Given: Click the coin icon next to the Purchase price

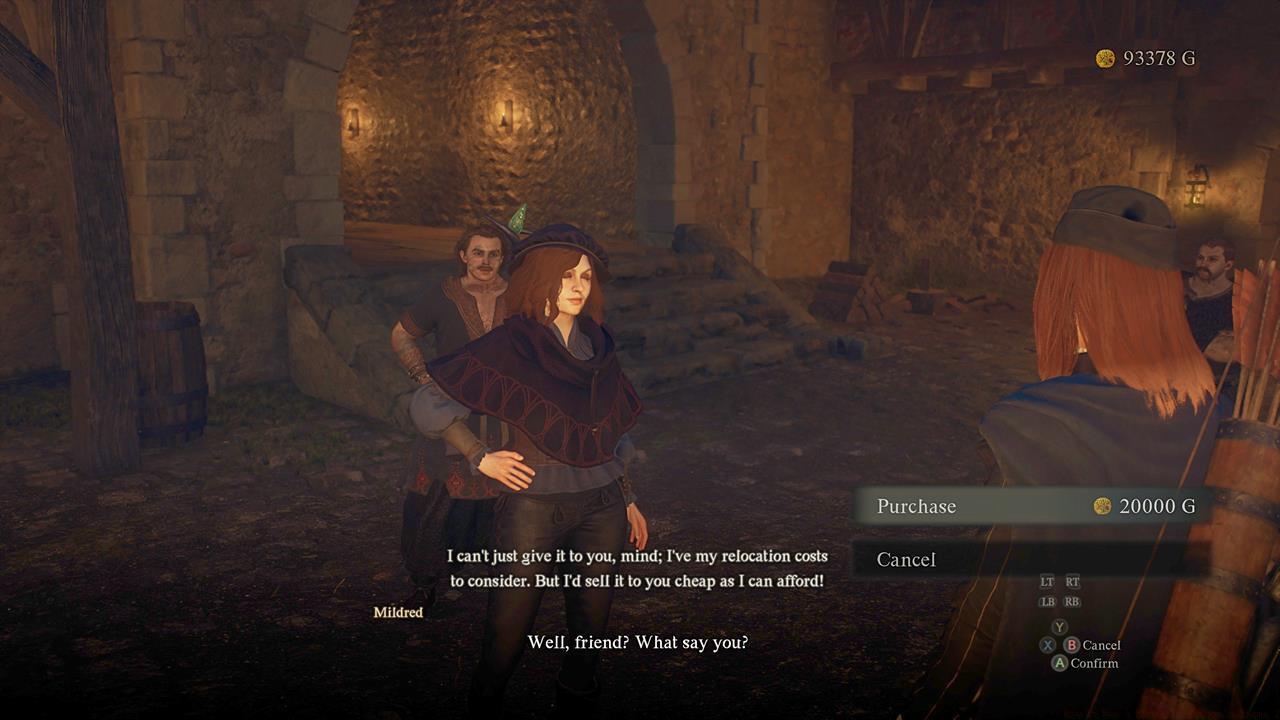Looking at the screenshot, I should click(1103, 507).
